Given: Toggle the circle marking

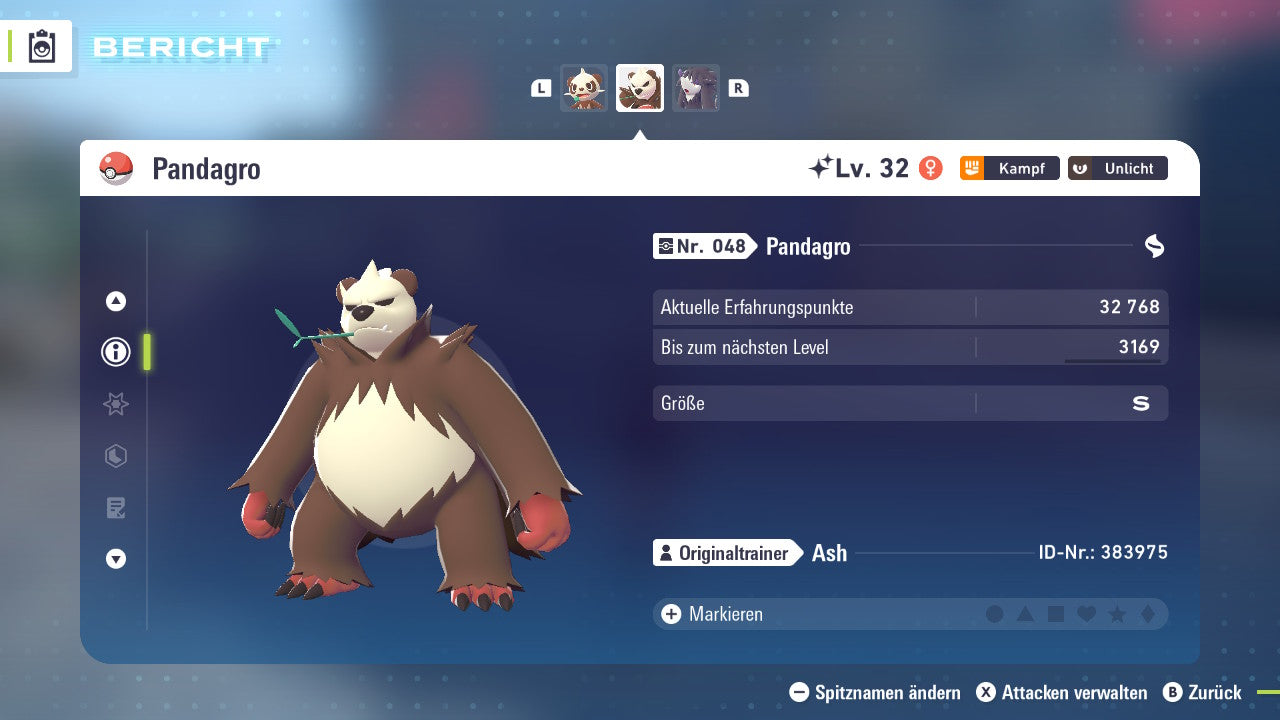Looking at the screenshot, I should click(995, 614).
